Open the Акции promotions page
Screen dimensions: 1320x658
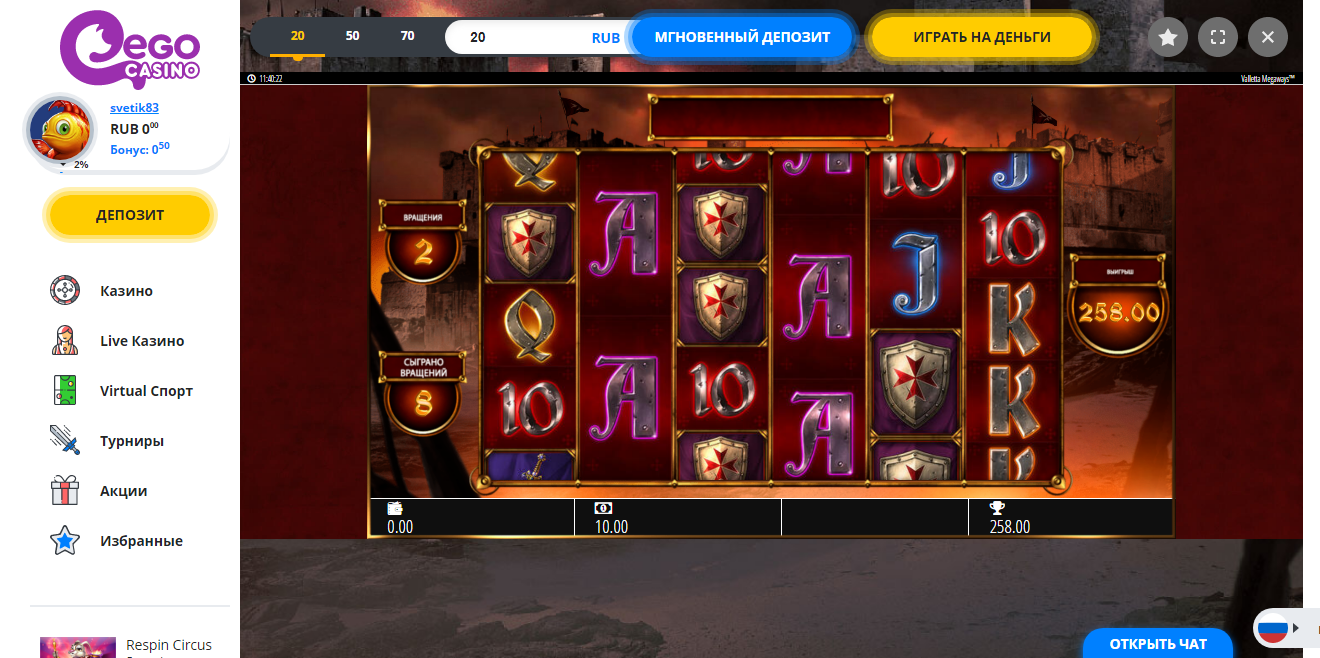(x=123, y=491)
